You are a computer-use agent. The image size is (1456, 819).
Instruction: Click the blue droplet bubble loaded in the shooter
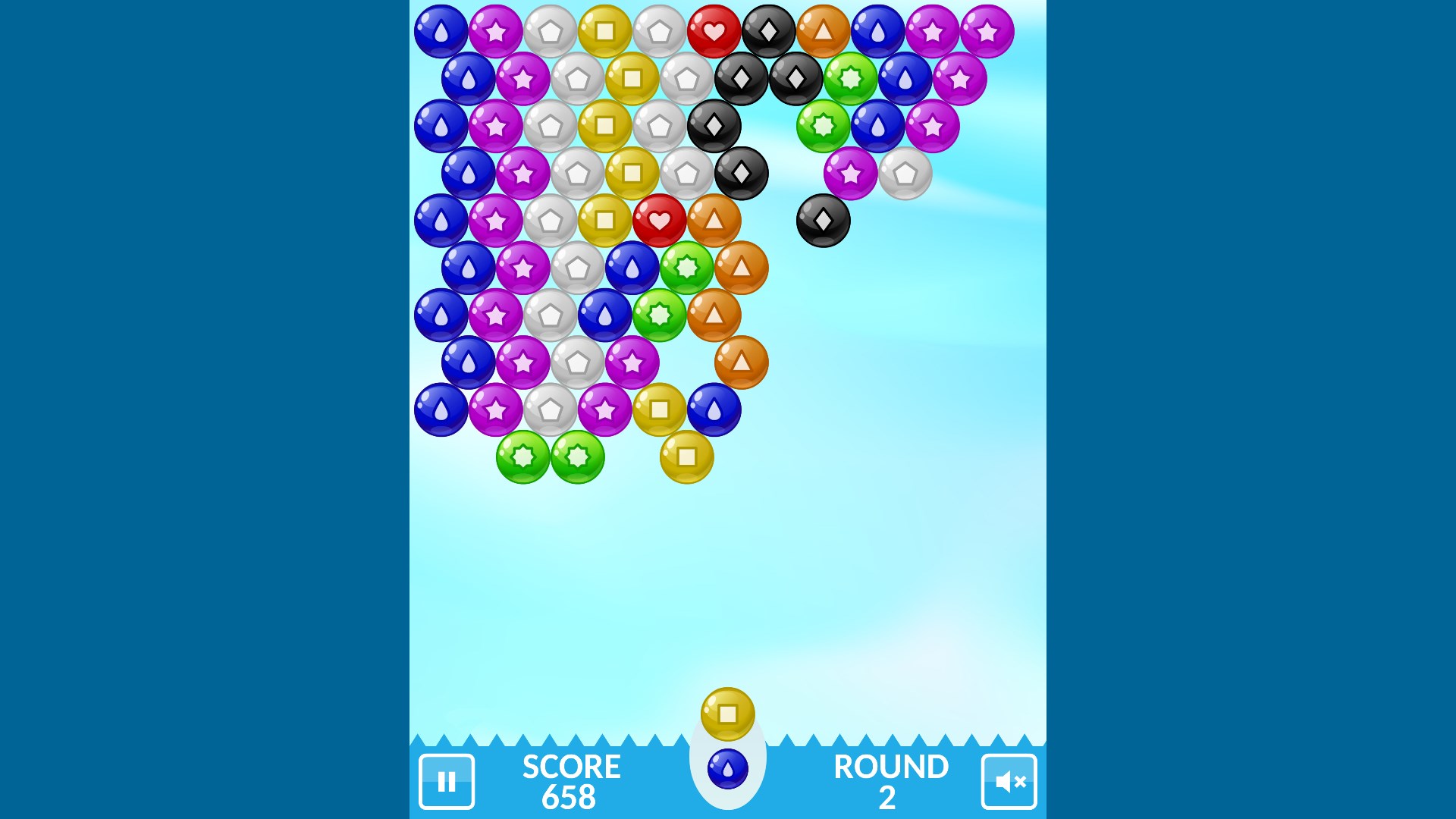click(x=729, y=767)
